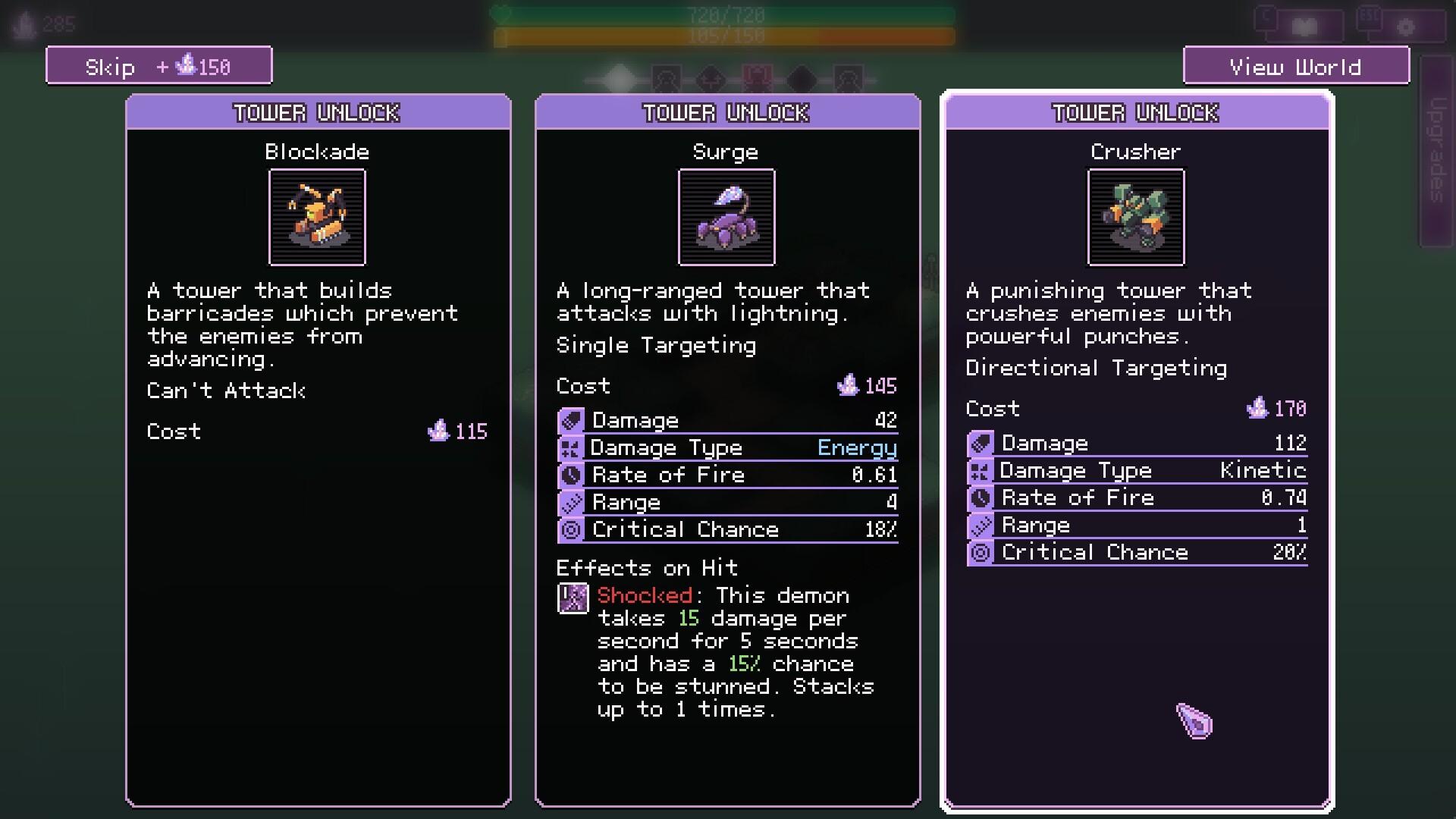Click Surge's Damage stat diamond icon
1456x819 pixels.
tap(571, 419)
